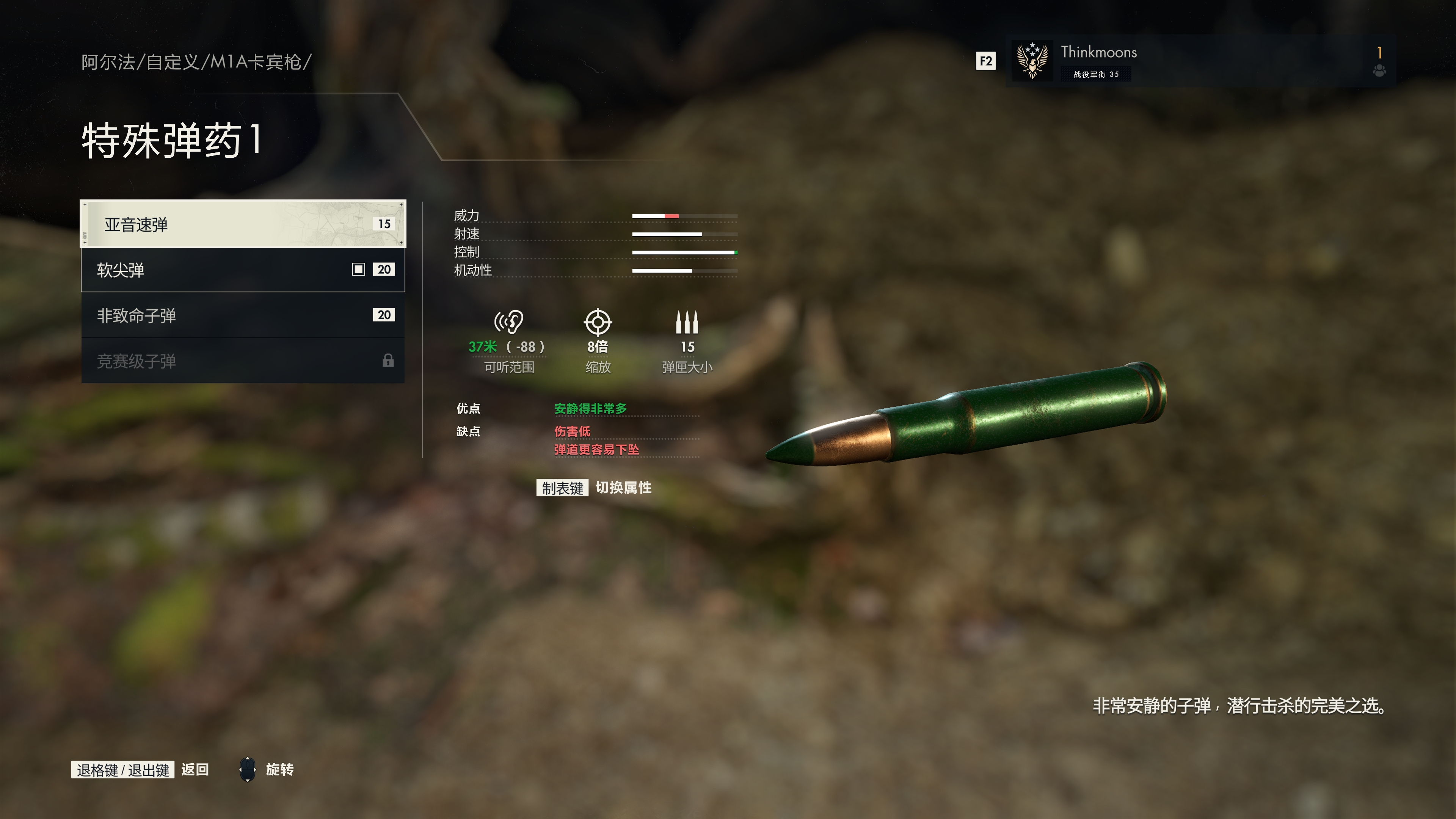Choose the 软尖弹 ammo option
1456x819 pixels.
(243, 270)
